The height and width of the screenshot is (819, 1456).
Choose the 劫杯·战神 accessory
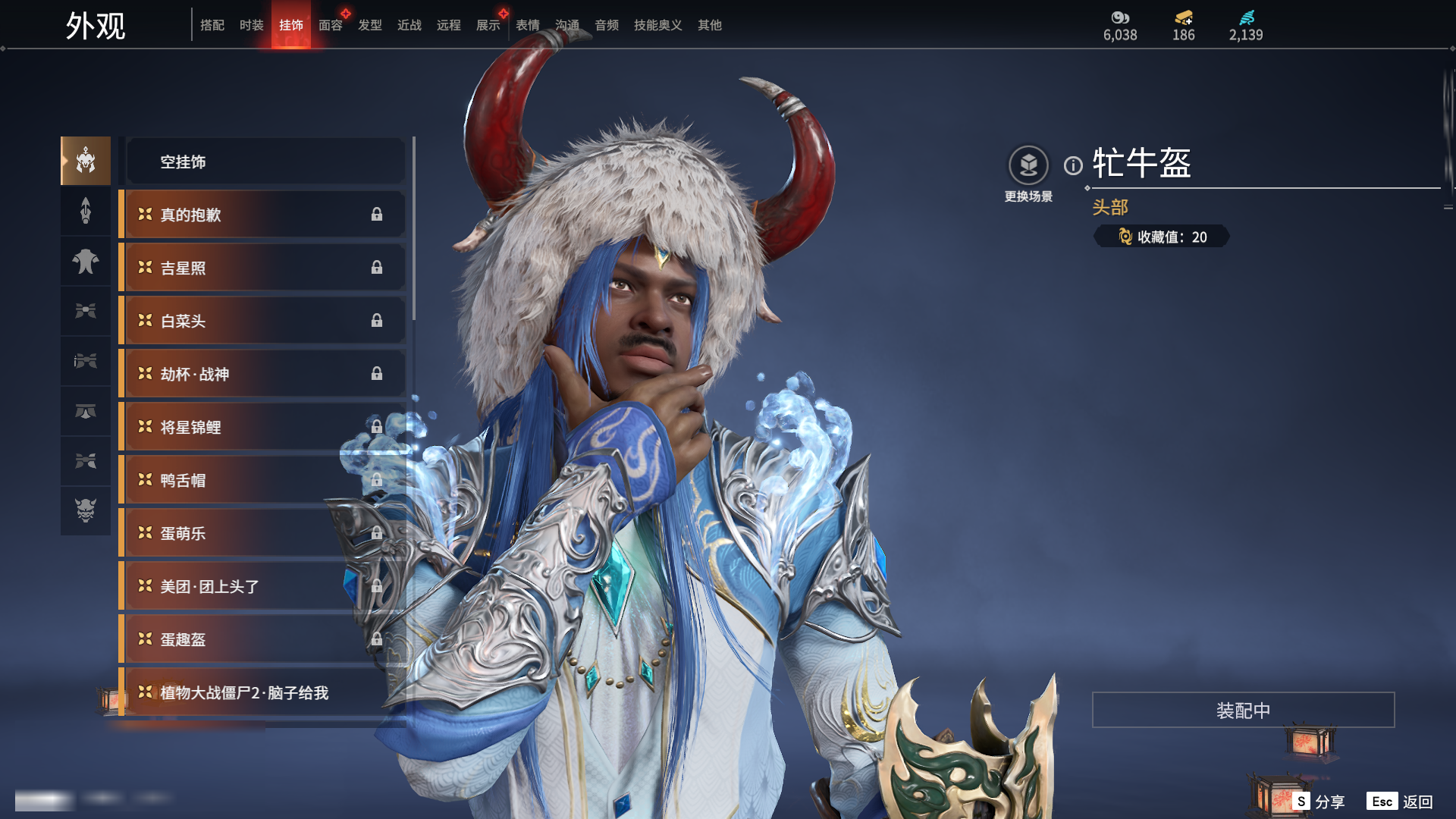tap(262, 374)
